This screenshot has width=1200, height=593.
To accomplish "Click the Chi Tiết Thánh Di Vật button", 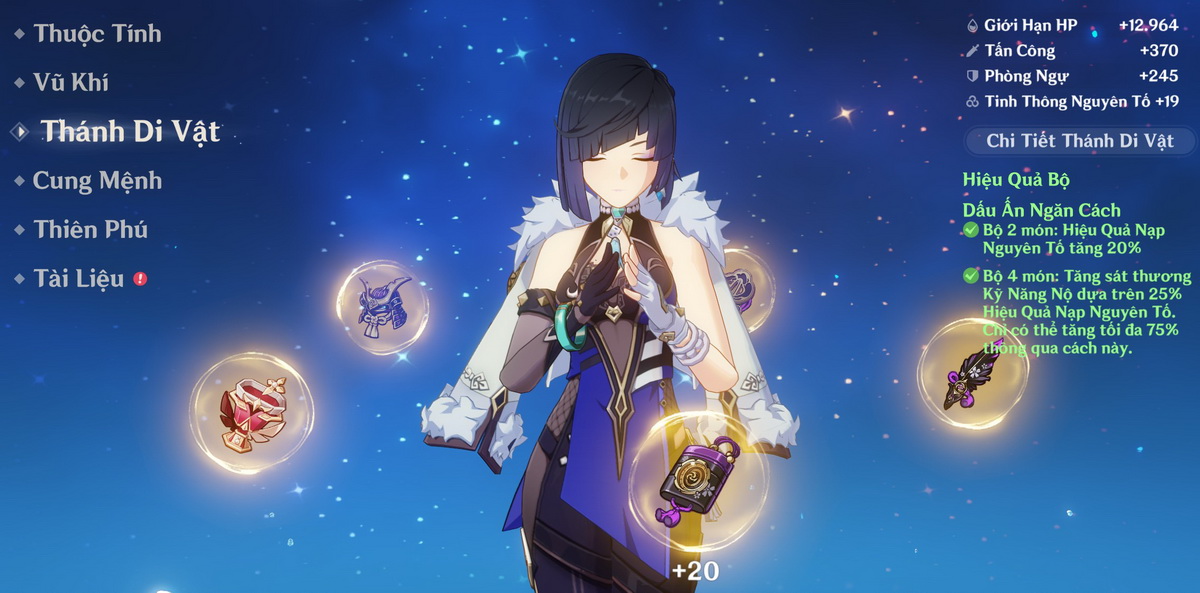I will pos(1079,141).
